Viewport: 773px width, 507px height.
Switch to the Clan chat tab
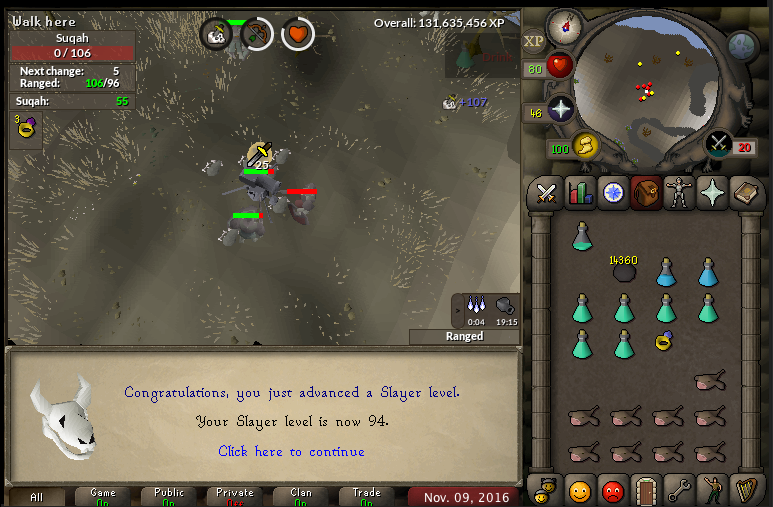[301, 496]
